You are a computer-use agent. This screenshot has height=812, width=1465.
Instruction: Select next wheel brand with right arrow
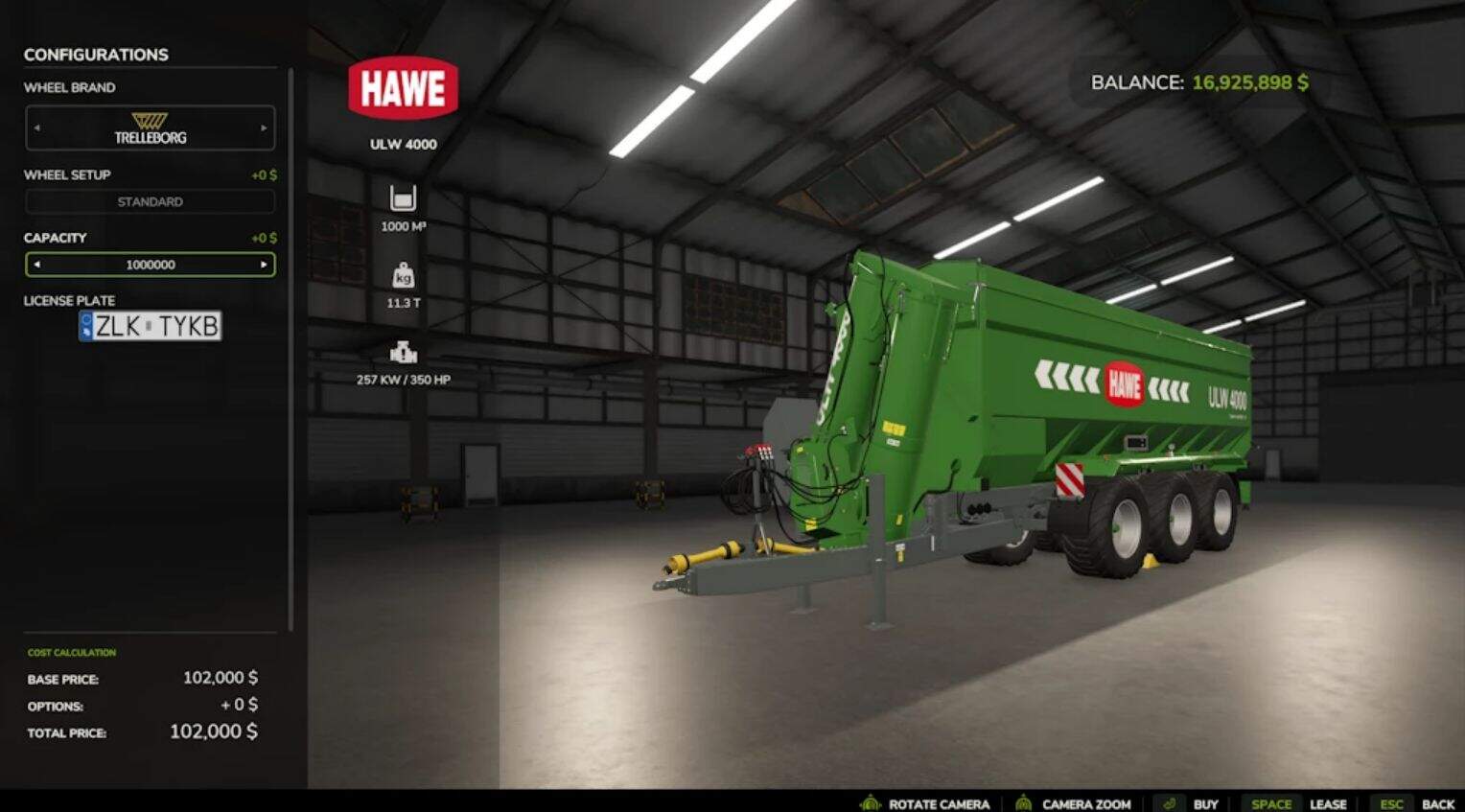(x=264, y=128)
